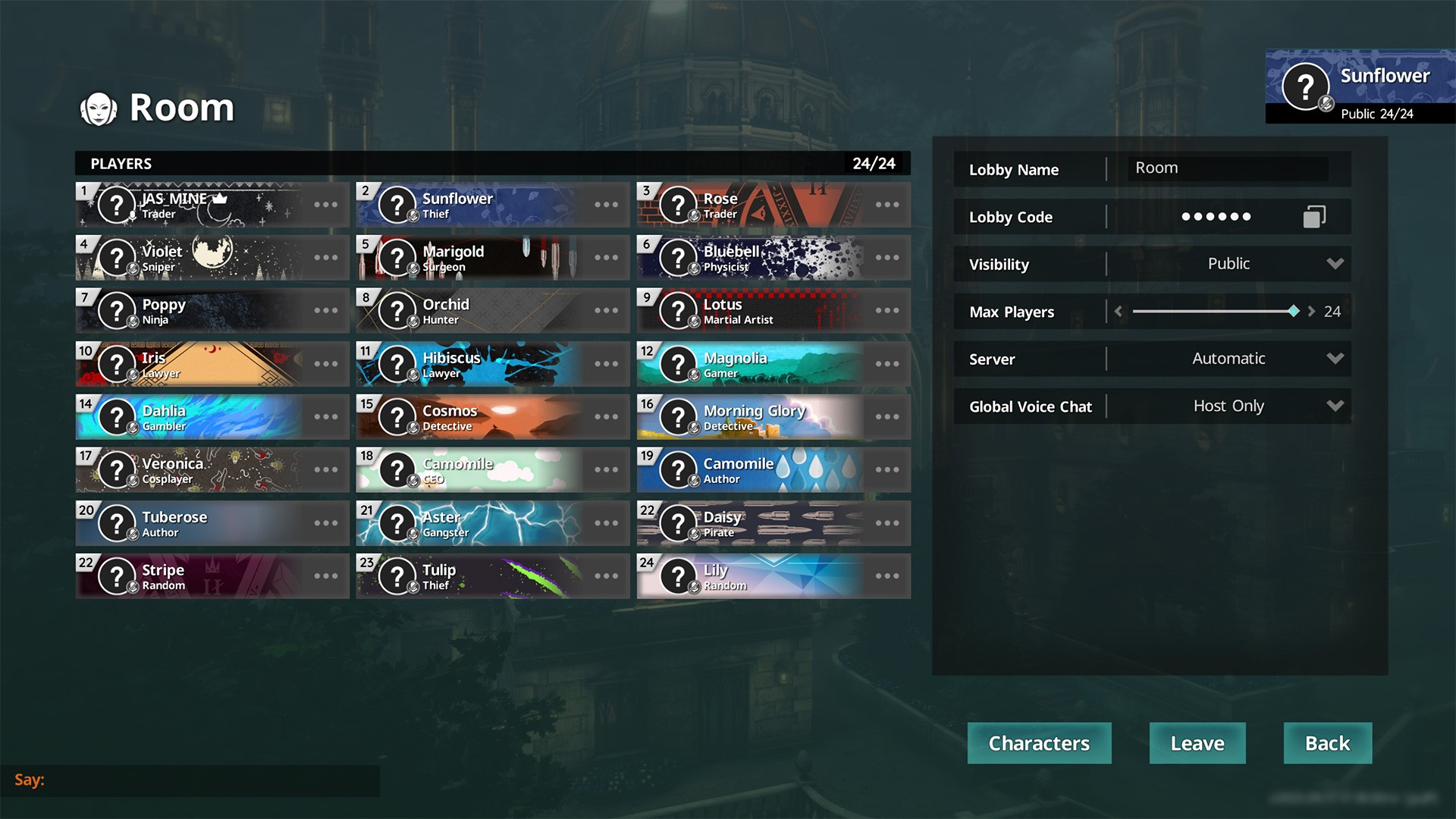Open options for player JAS_MINE
Image resolution: width=1456 pixels, height=819 pixels.
coord(326,205)
